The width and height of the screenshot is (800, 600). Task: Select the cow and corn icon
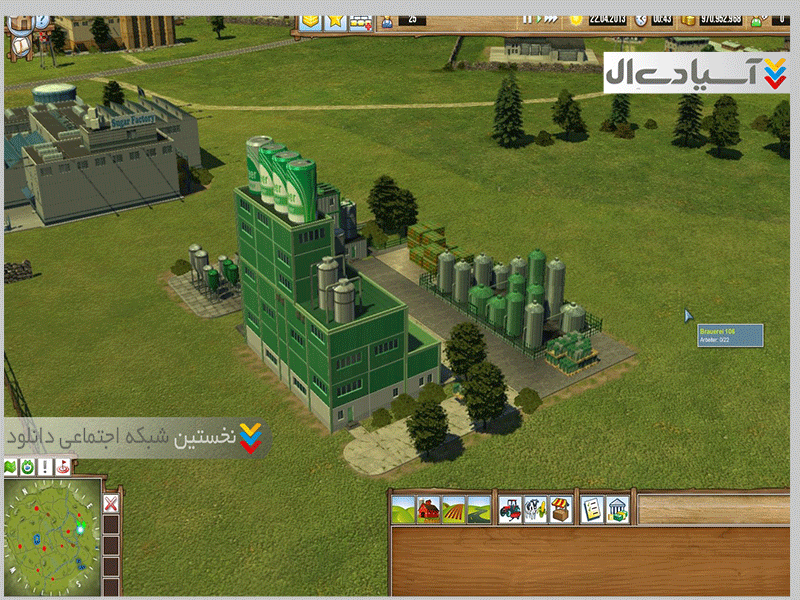point(535,509)
